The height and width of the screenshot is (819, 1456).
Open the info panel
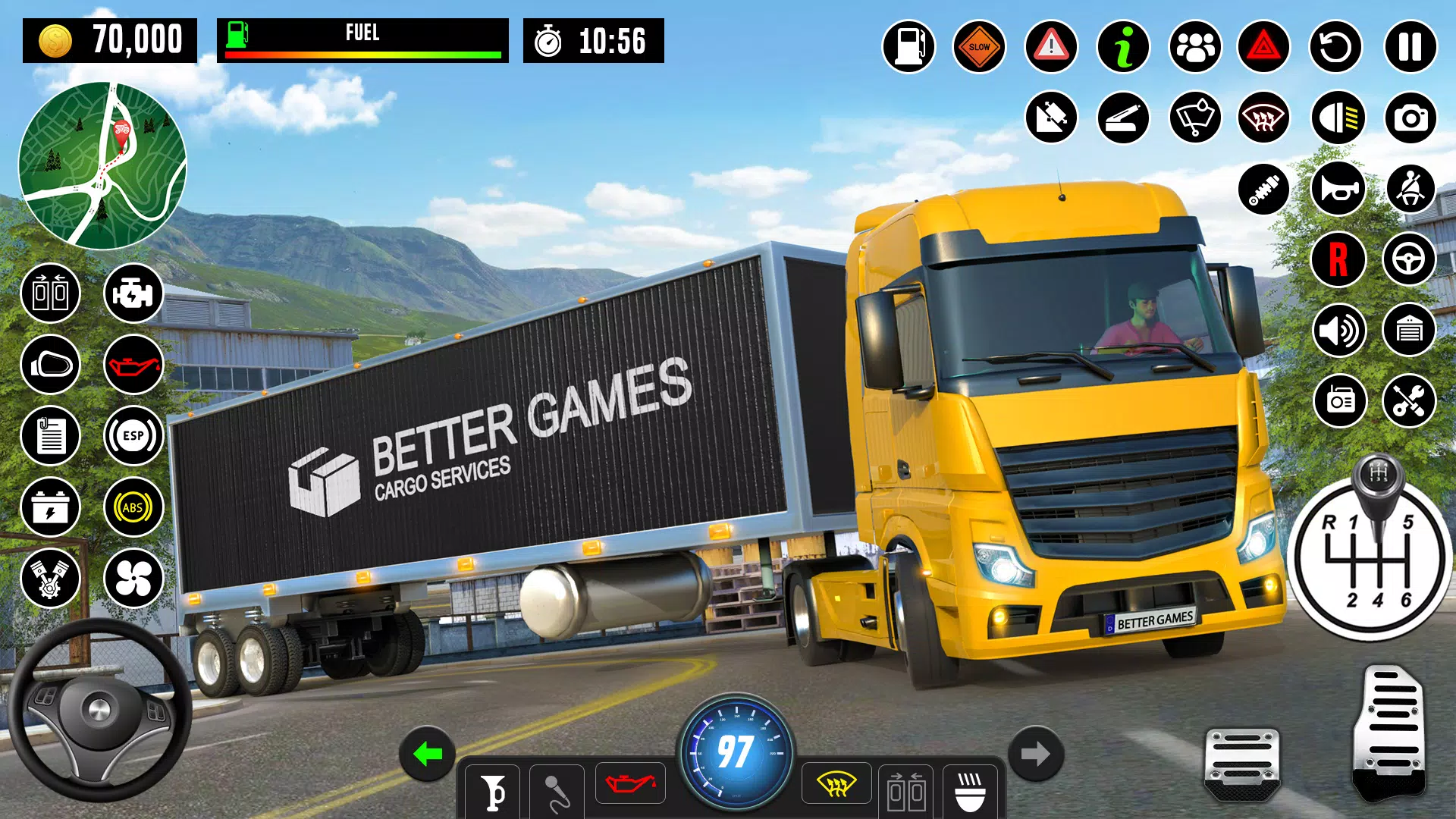(1123, 46)
